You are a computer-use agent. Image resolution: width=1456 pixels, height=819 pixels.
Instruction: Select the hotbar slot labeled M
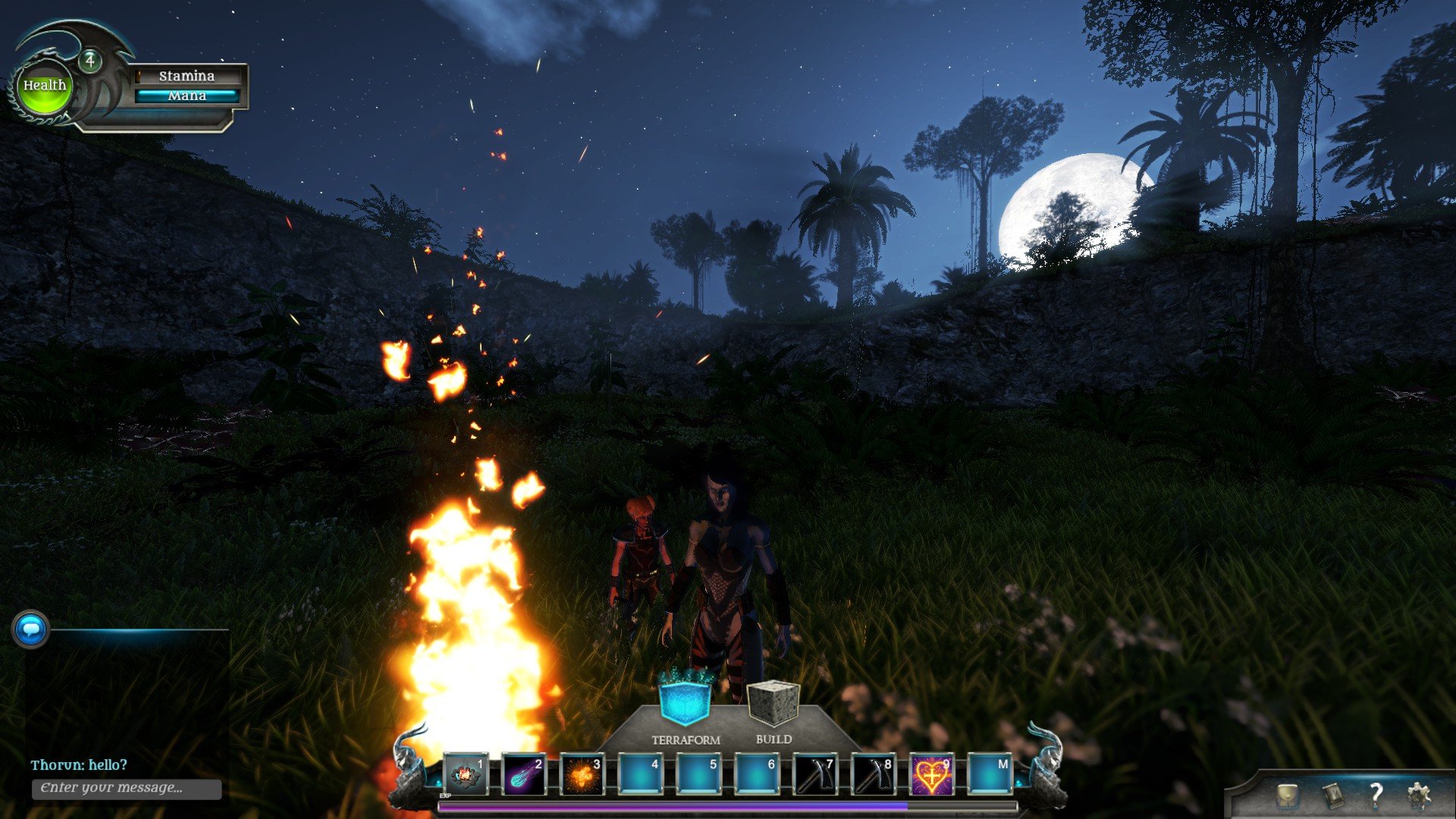tap(990, 774)
